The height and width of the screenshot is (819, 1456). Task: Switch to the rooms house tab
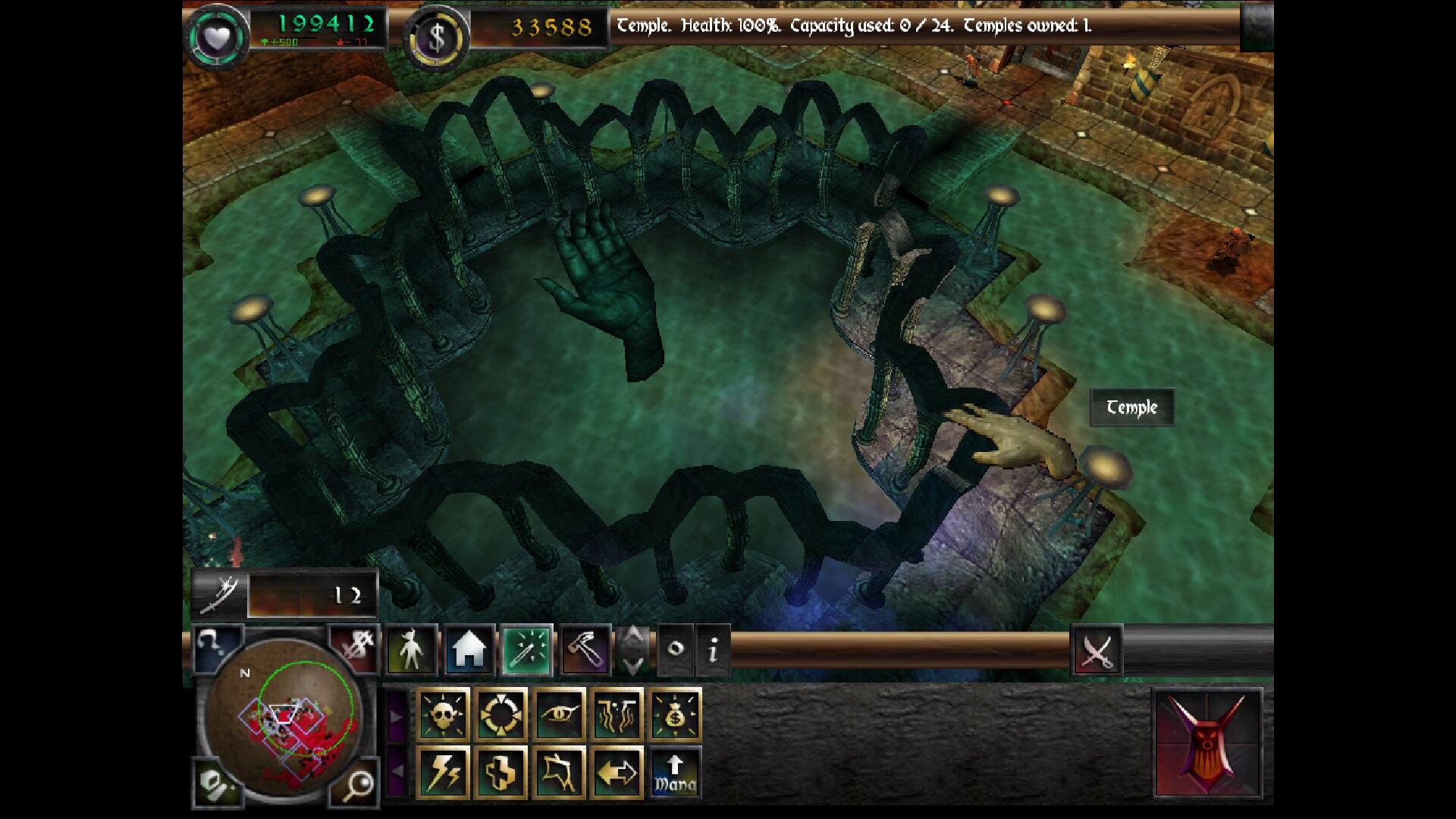point(469,650)
